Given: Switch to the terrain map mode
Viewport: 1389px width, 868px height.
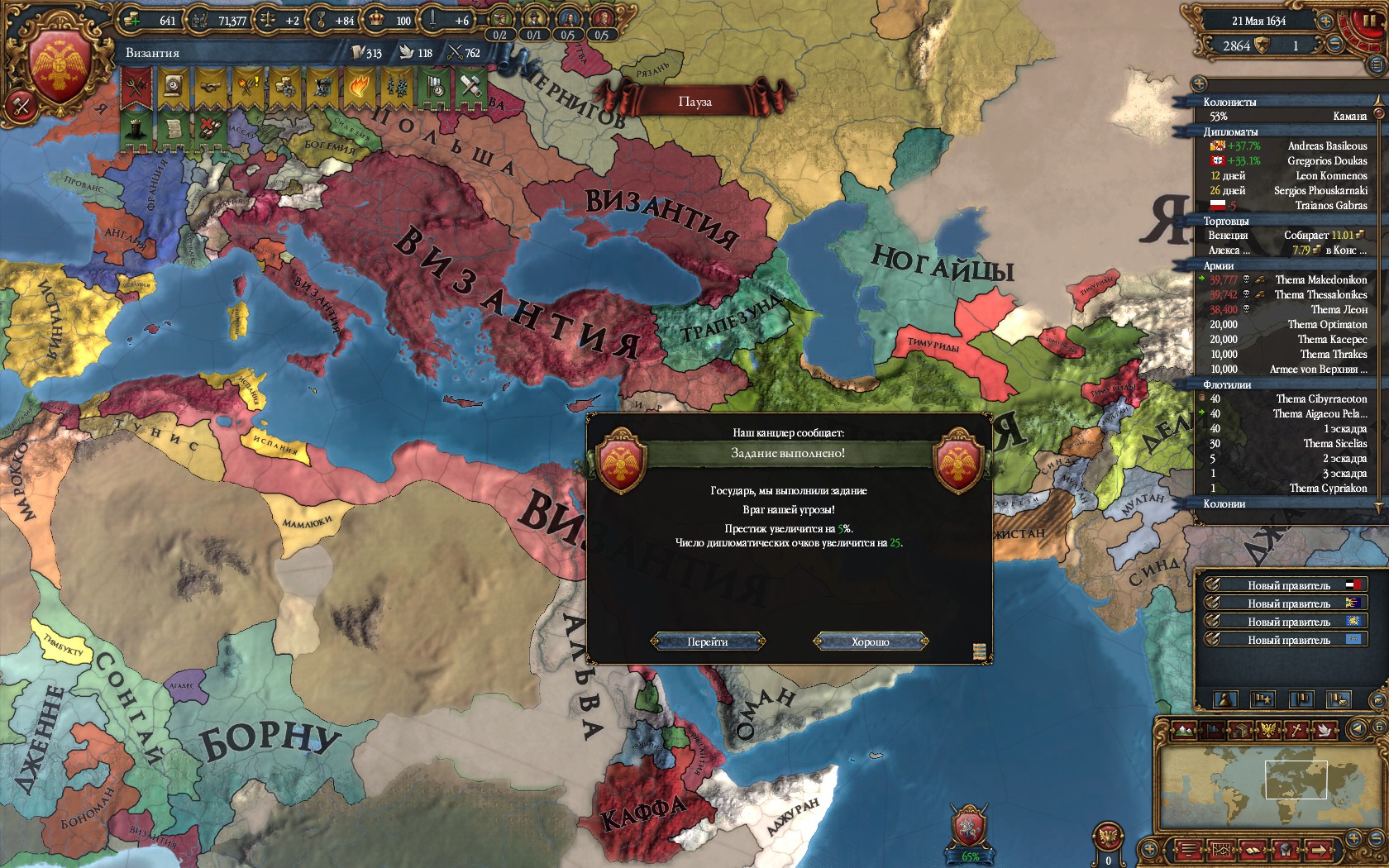Looking at the screenshot, I should click(1184, 730).
